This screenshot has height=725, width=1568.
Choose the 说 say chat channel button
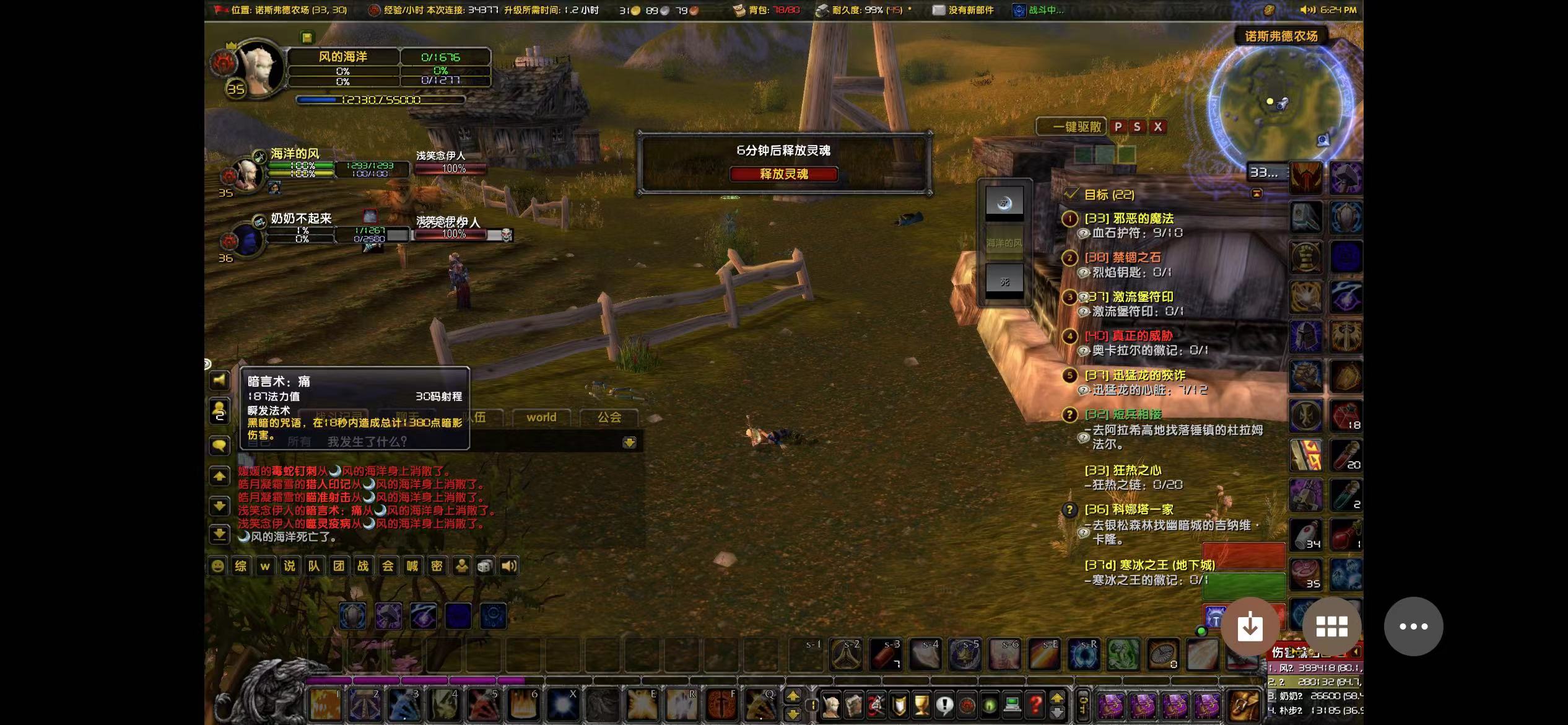[289, 566]
